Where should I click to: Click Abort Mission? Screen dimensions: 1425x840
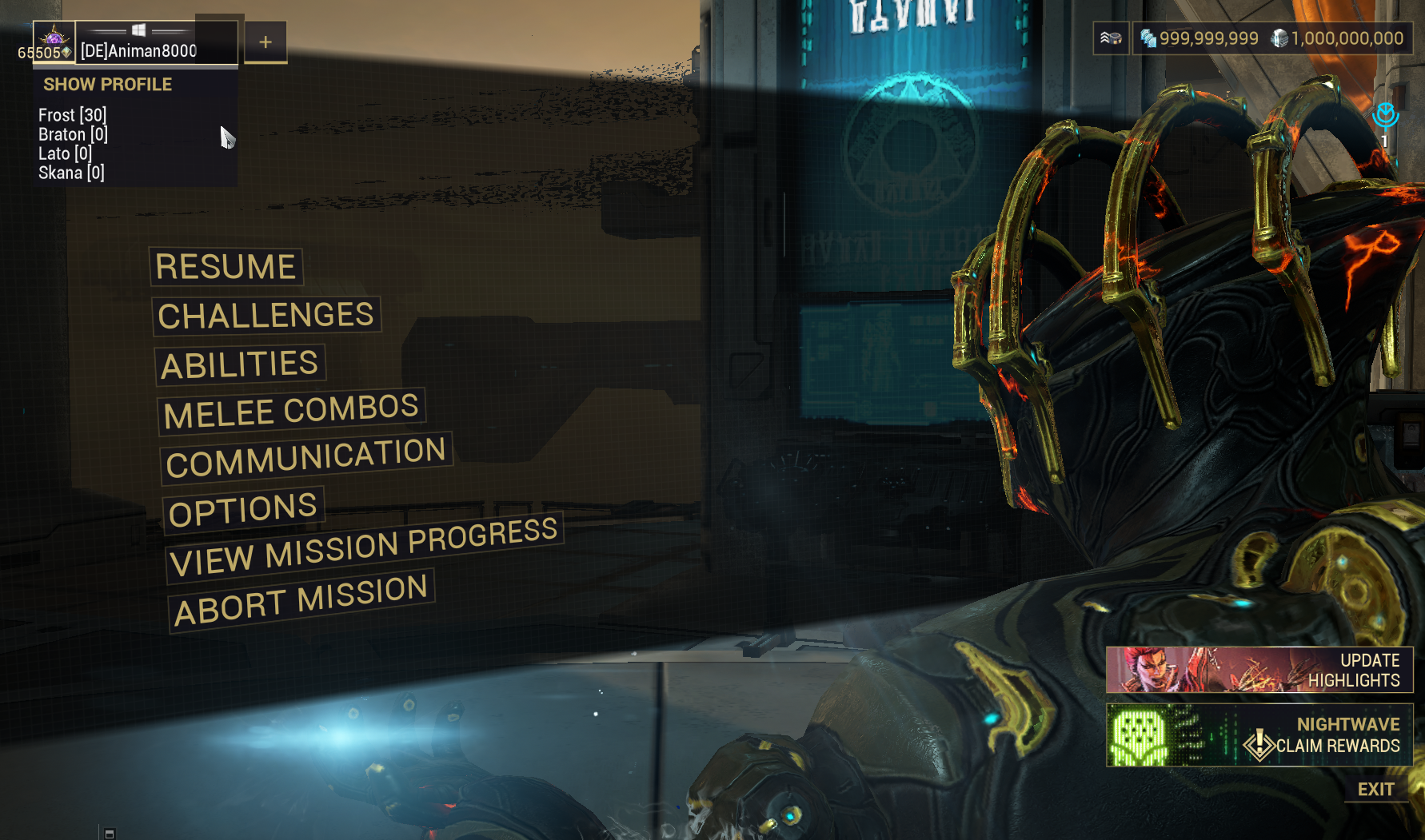(x=301, y=600)
